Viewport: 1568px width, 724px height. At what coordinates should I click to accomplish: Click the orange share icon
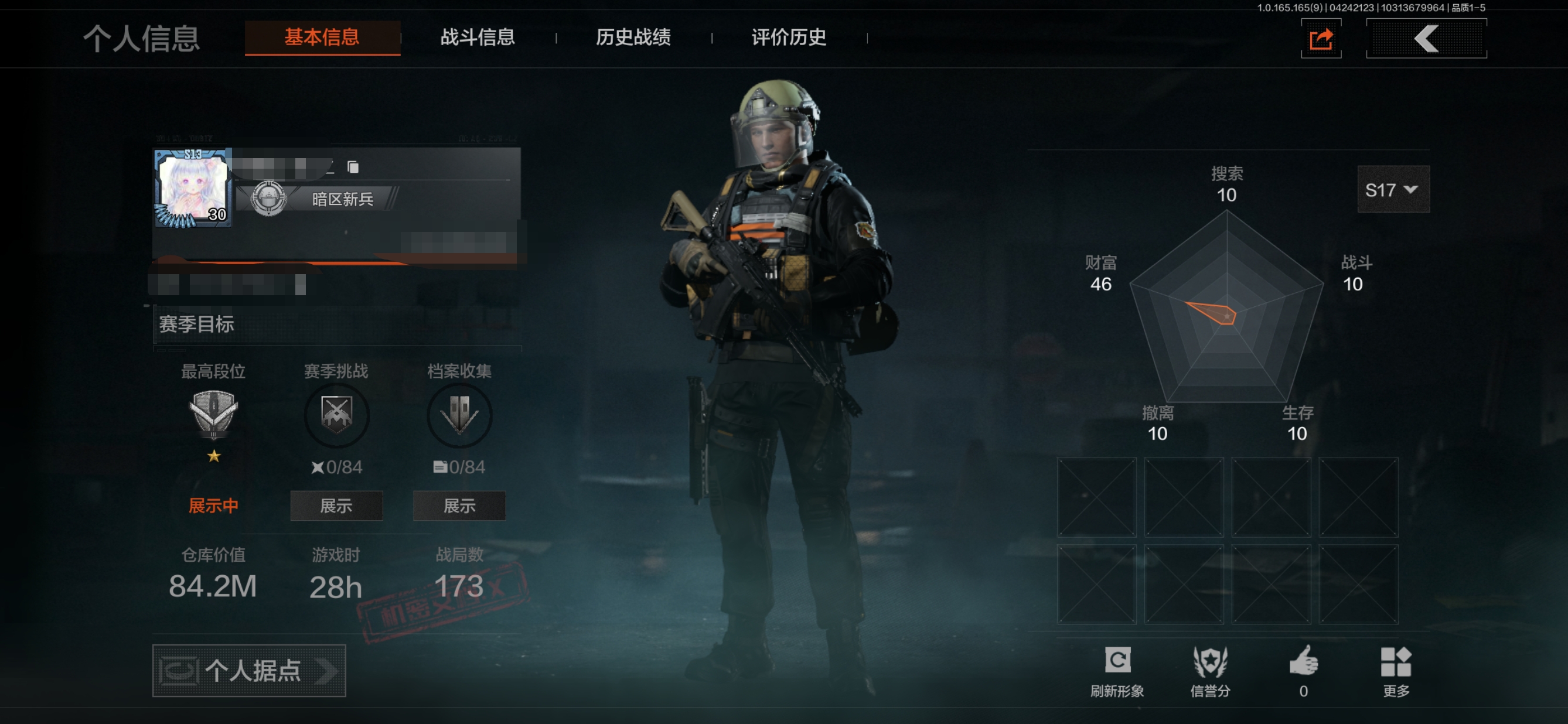coord(1321,40)
